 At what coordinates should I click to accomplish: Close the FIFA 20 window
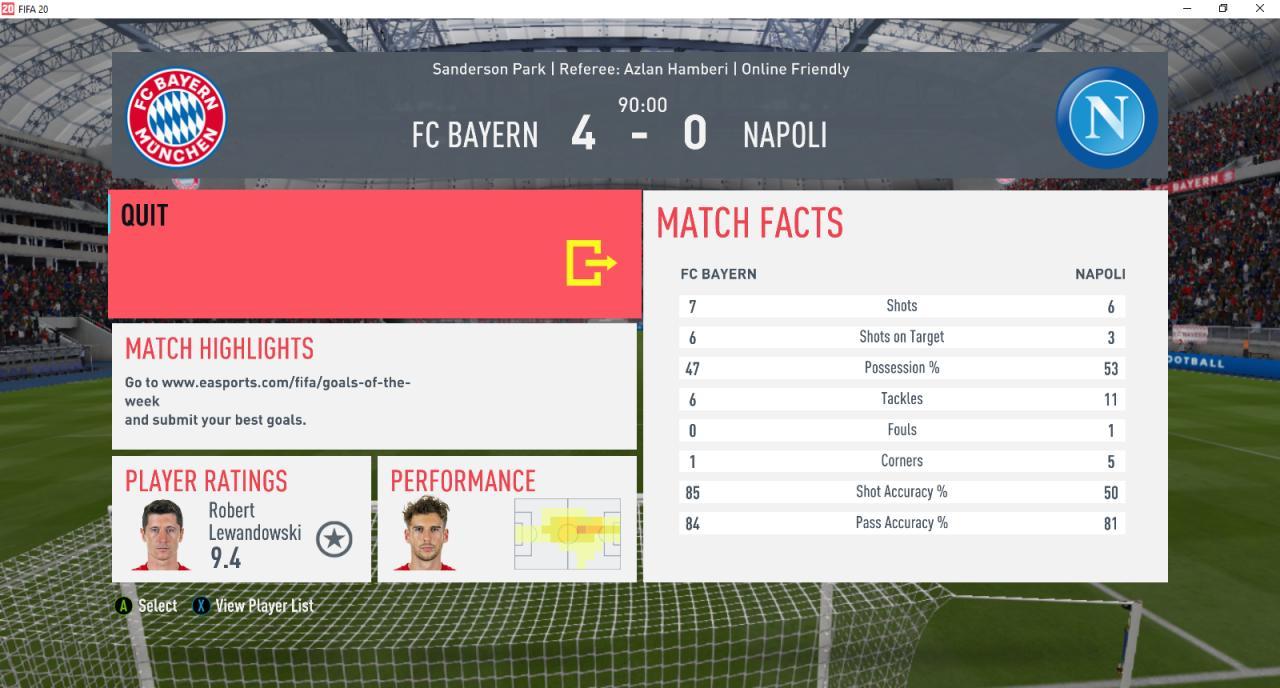(1260, 9)
